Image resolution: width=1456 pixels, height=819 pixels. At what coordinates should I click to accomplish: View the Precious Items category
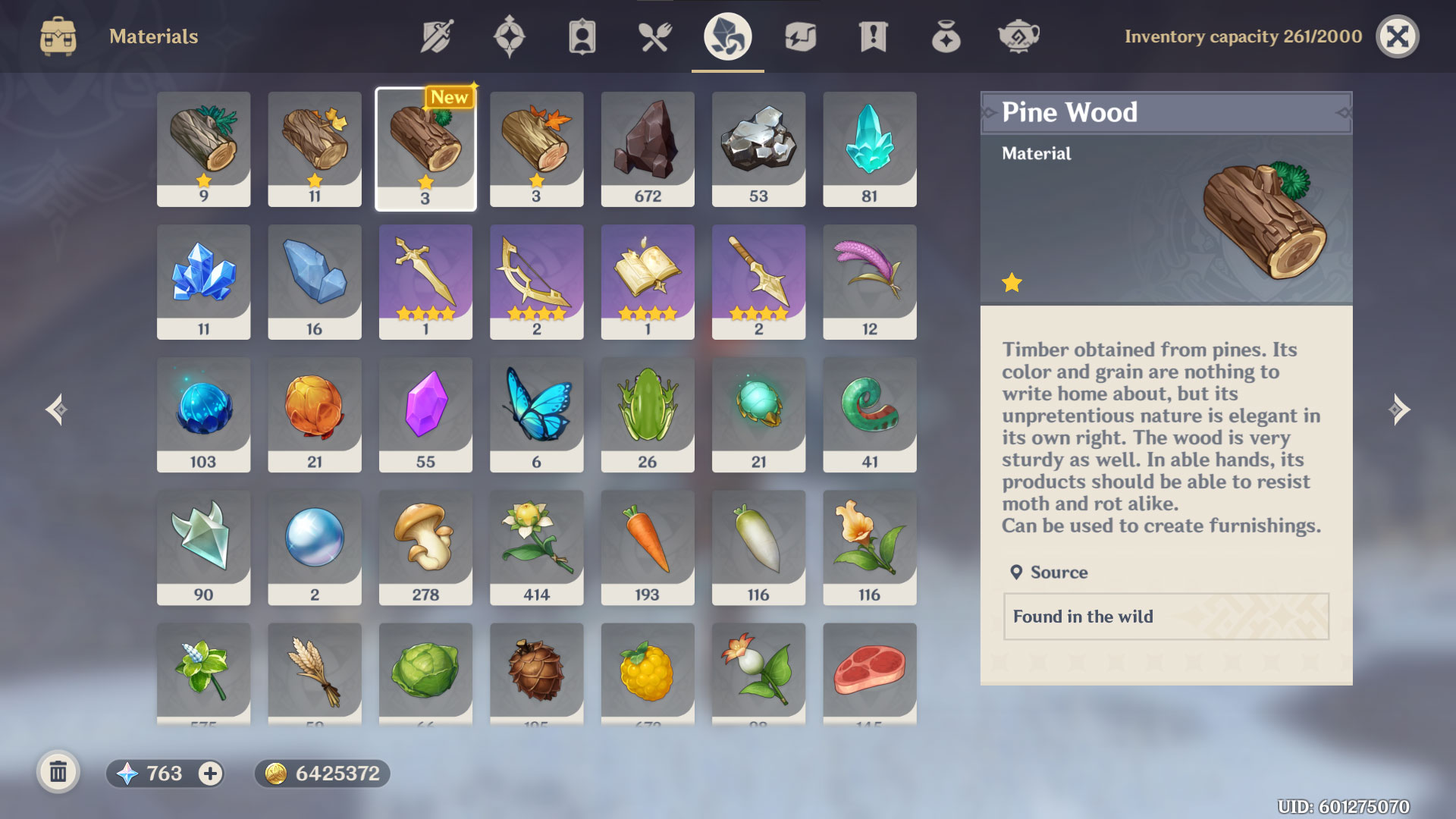(x=946, y=36)
